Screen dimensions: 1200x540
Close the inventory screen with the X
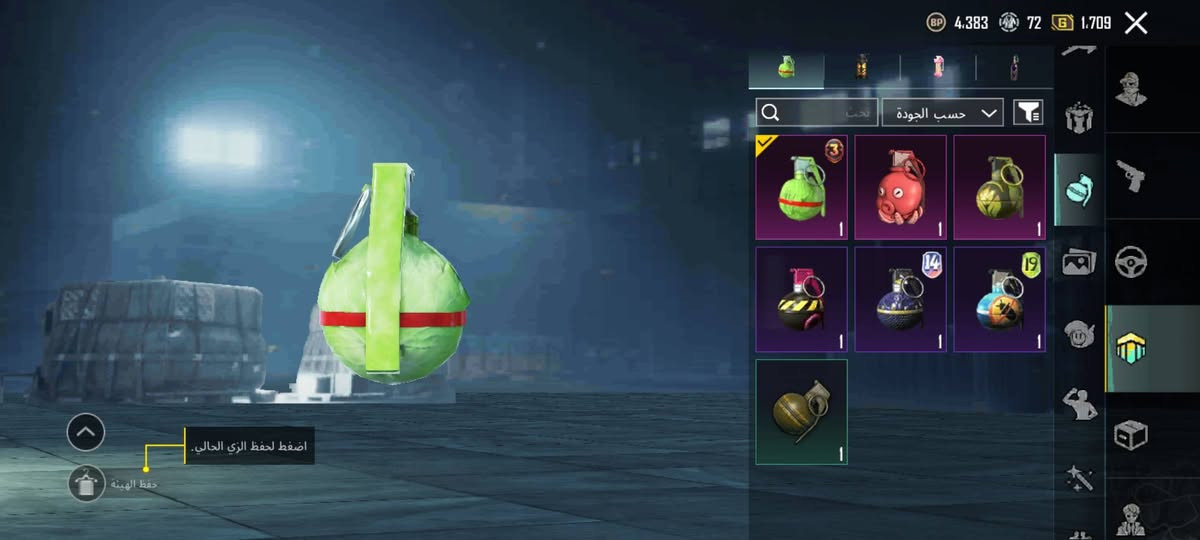click(x=1136, y=23)
